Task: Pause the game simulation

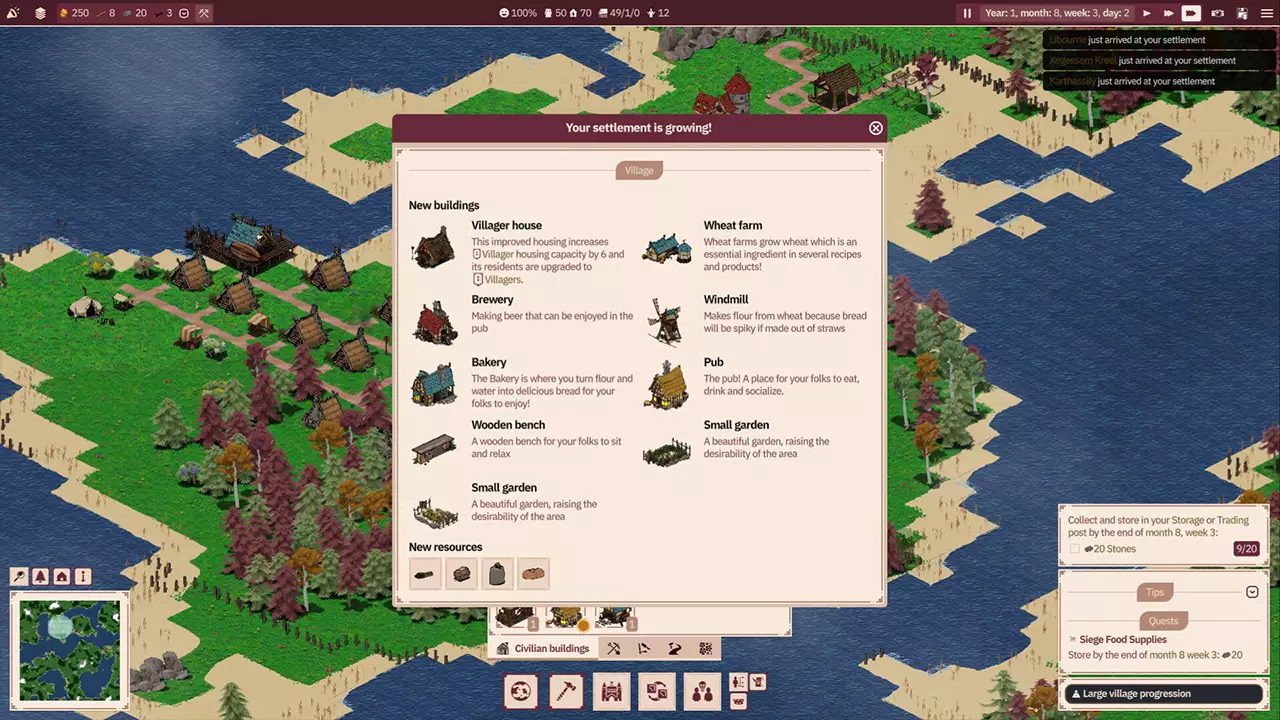Action: click(x=967, y=13)
